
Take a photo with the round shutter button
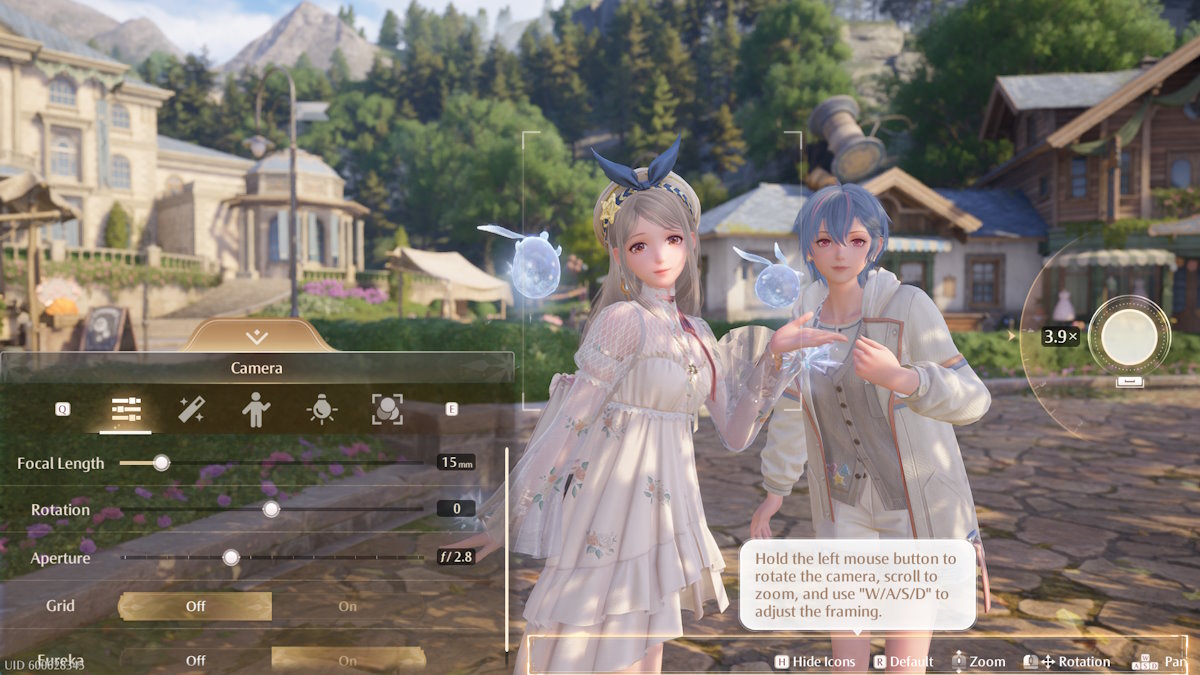[x=1129, y=337]
